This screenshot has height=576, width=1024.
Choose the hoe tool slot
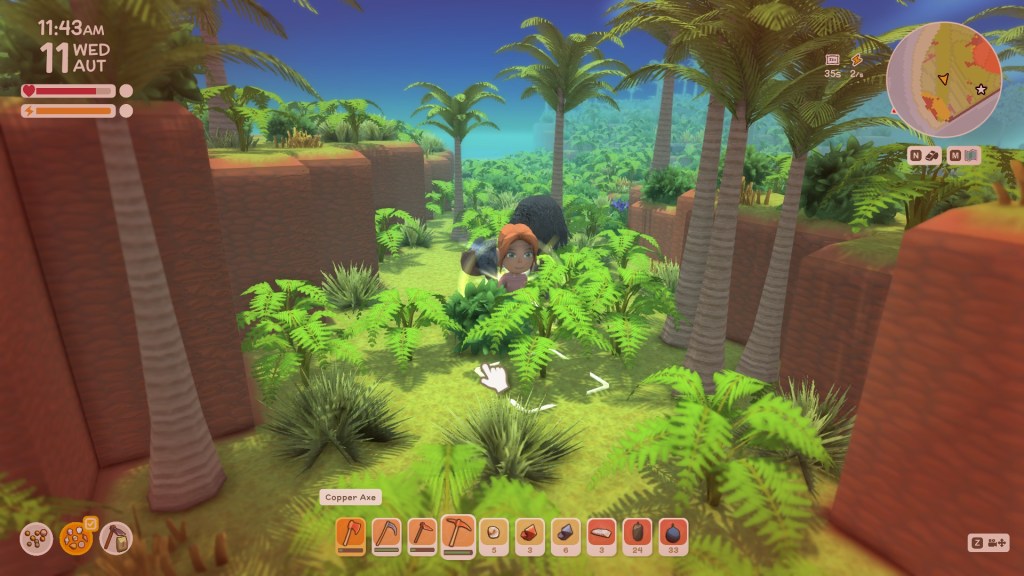tap(422, 534)
